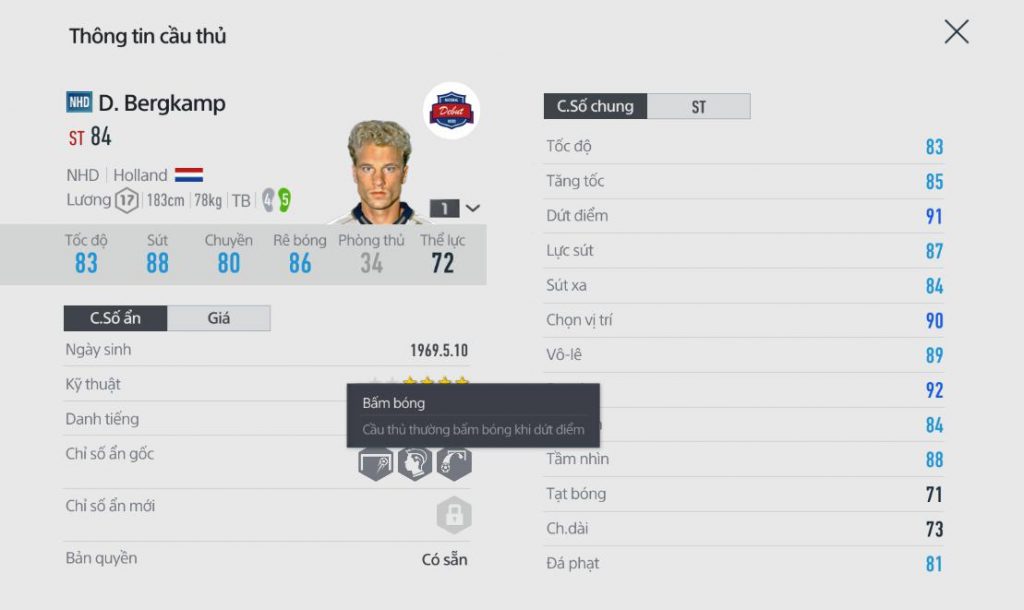Select the head-profile hidden trait icon

coord(414,463)
